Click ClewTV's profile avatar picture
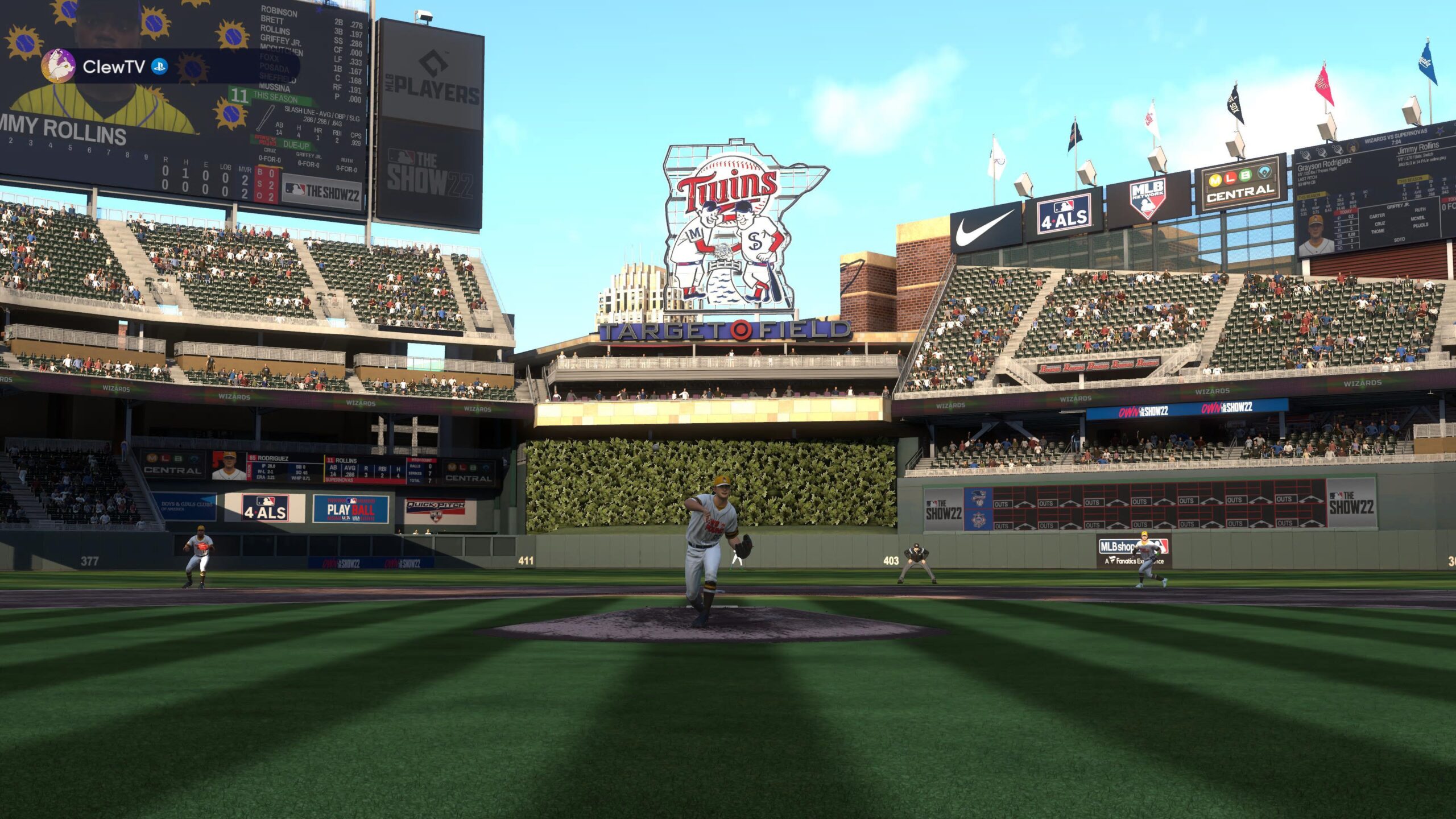The height and width of the screenshot is (819, 1456). pyautogui.click(x=59, y=67)
